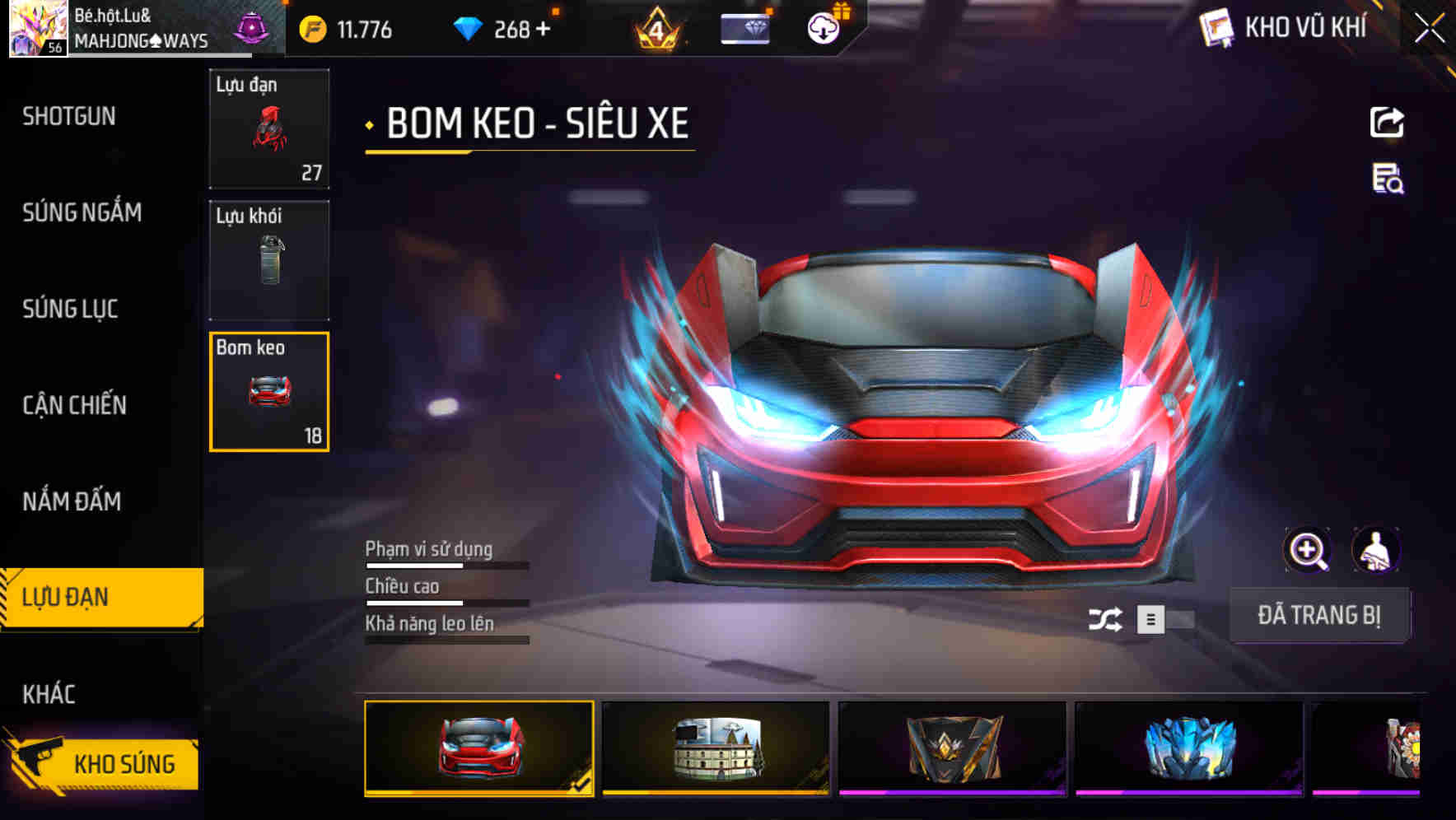Open the cloud download gift icon
The image size is (1456, 820).
[821, 28]
